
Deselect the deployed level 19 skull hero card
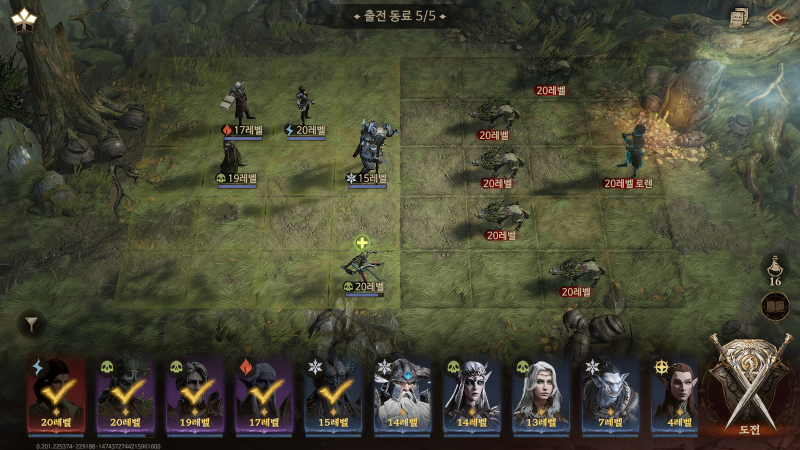193,392
